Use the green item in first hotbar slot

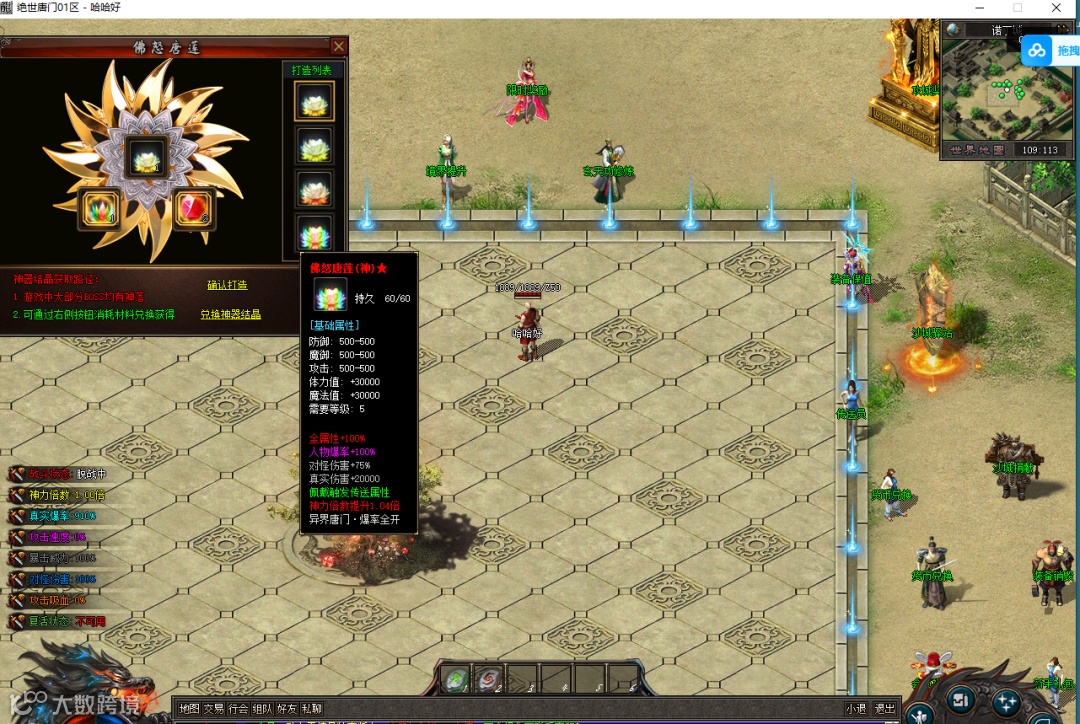[x=455, y=679]
